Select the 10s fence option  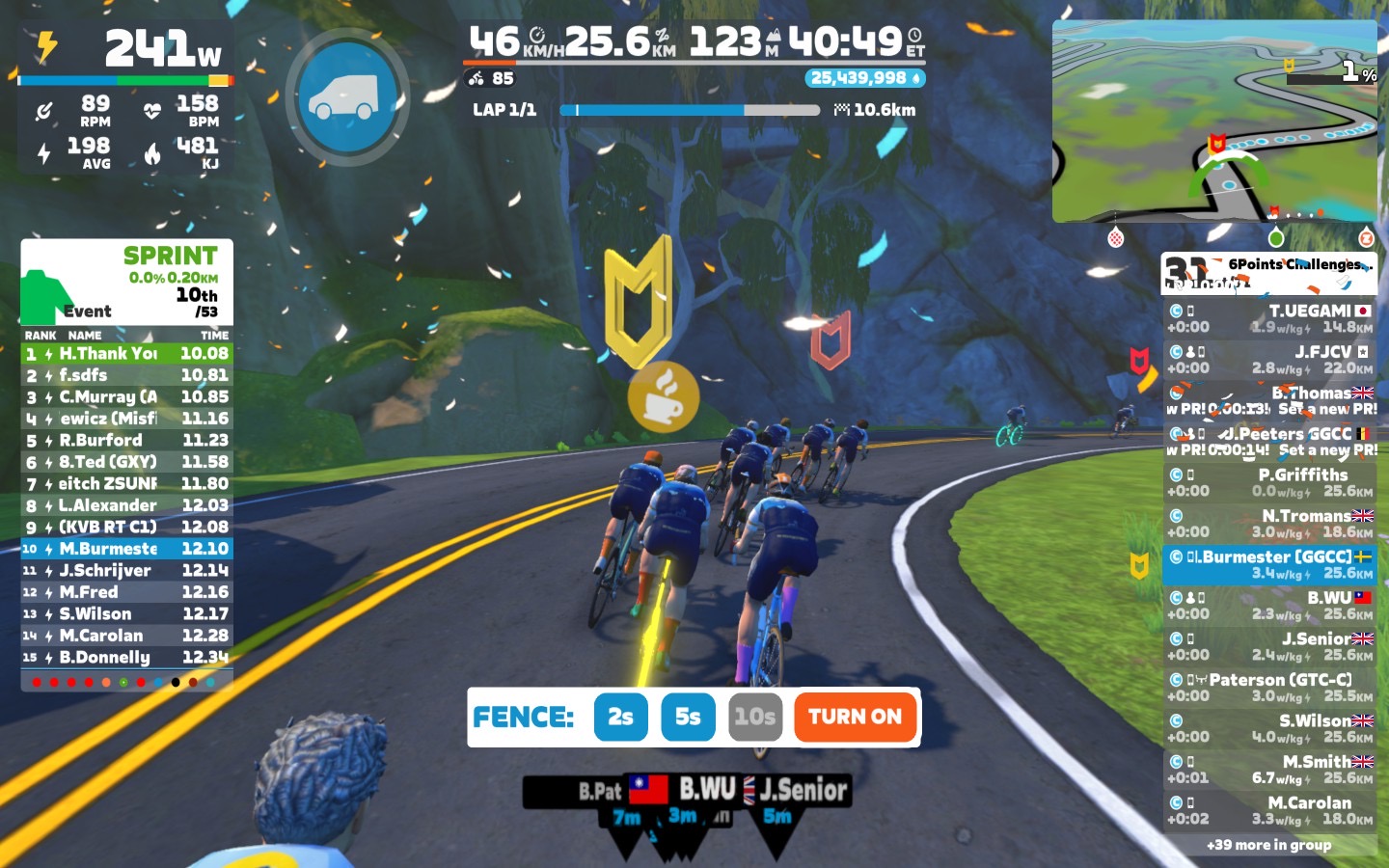pos(754,717)
